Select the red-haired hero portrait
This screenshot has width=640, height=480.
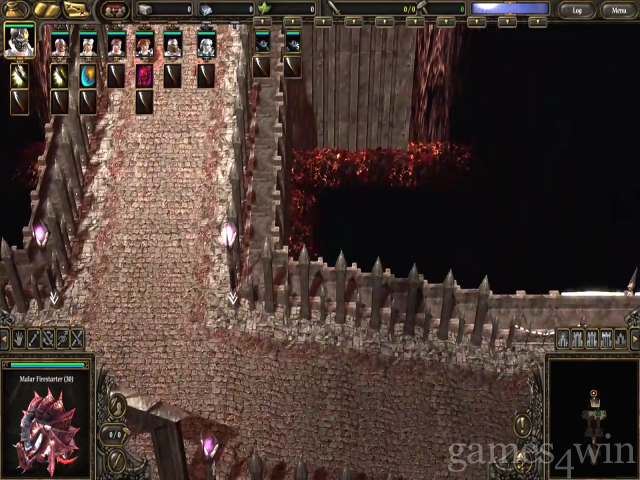point(144,45)
